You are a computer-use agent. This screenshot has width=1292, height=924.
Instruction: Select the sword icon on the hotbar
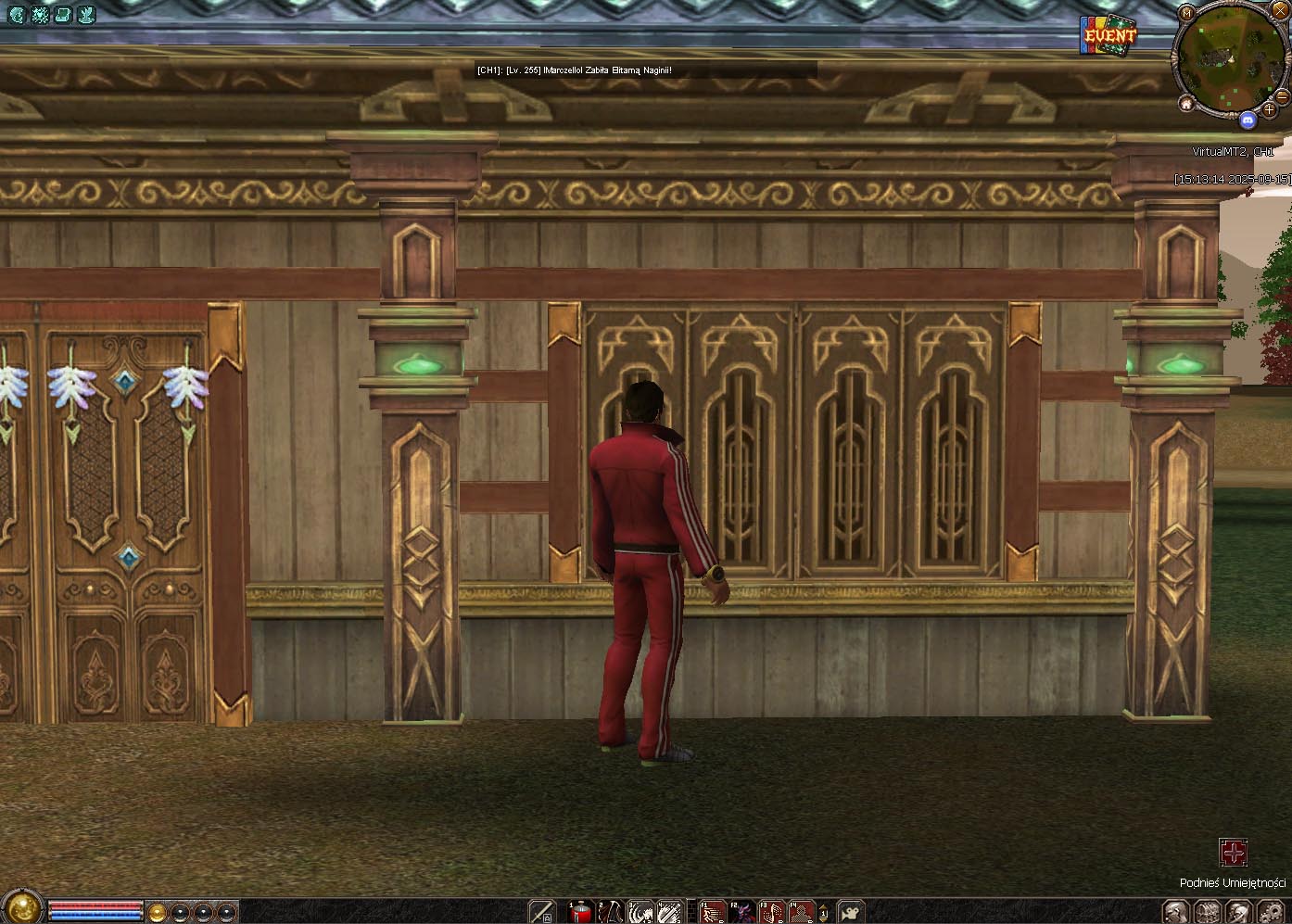pos(542,912)
